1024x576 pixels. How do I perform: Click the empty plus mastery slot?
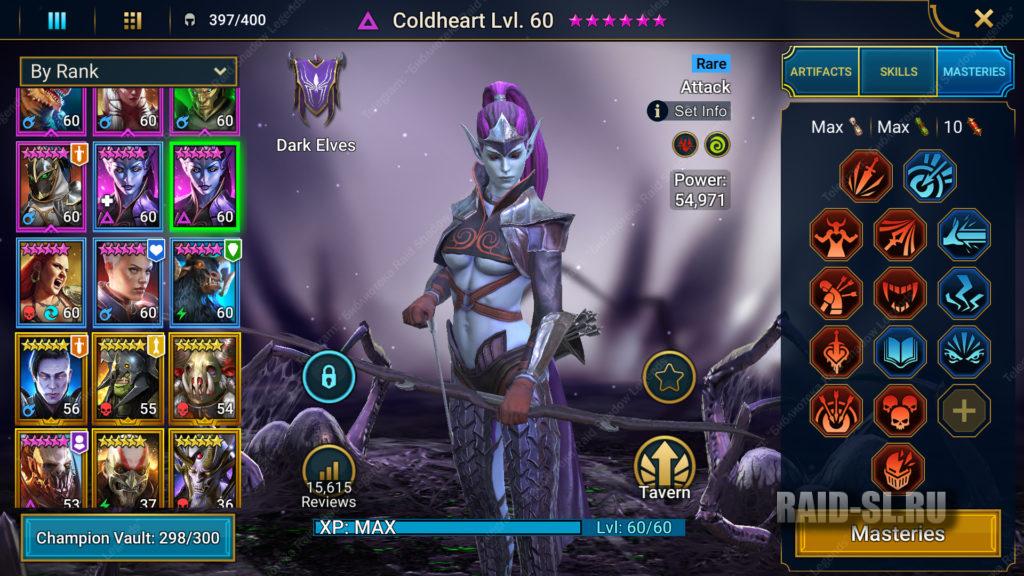964,410
